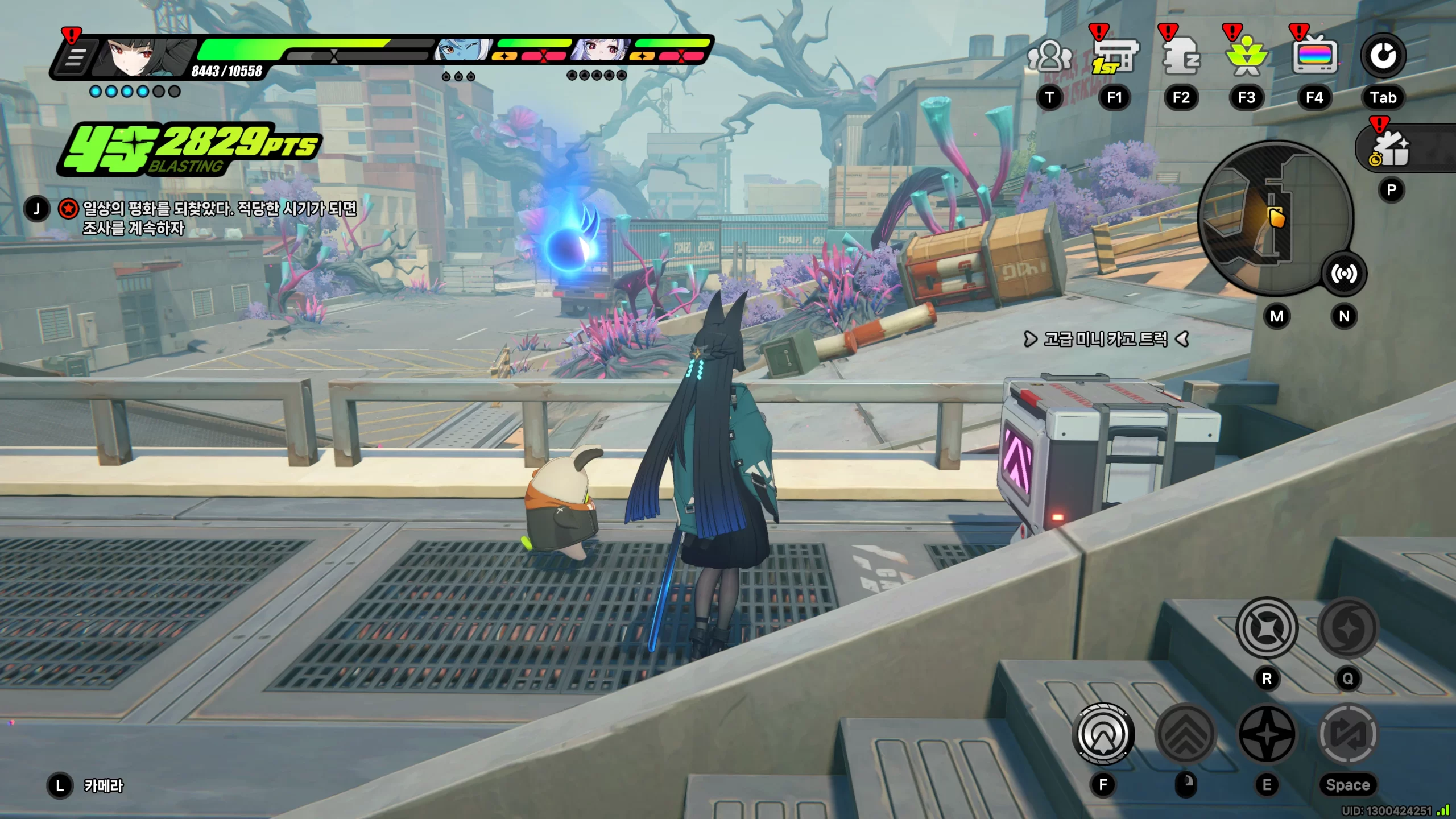Image resolution: width=1456 pixels, height=819 pixels.
Task: Open the sleeping figure icon
Action: click(x=1181, y=57)
